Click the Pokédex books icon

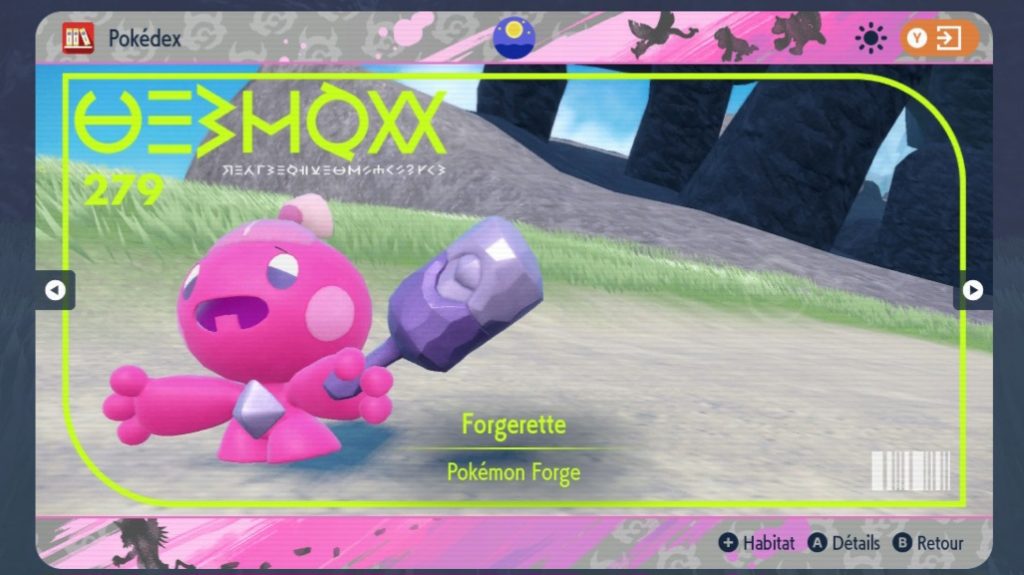coord(77,39)
